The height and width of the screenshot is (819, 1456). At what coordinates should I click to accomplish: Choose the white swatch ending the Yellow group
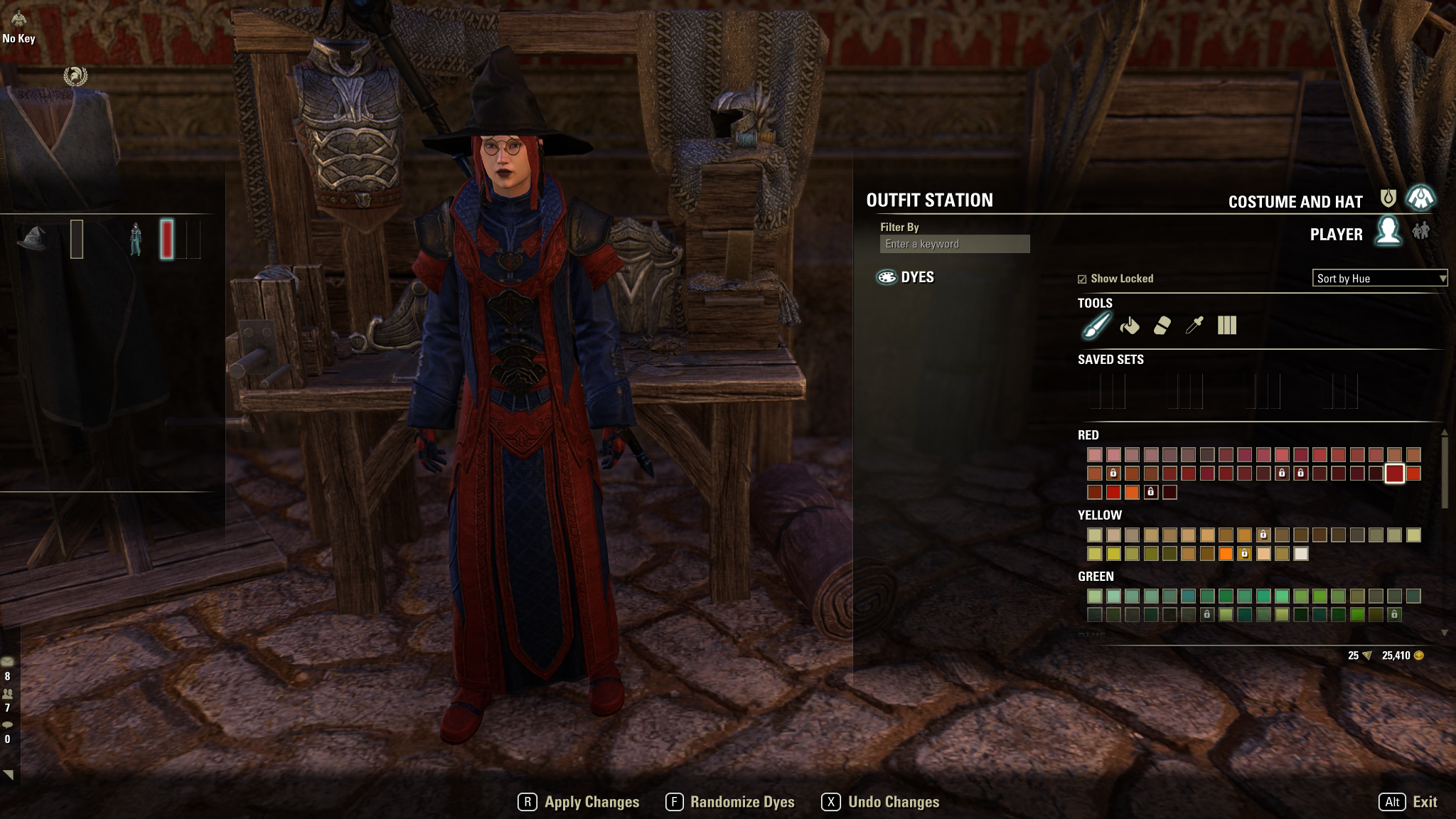[x=1300, y=554]
